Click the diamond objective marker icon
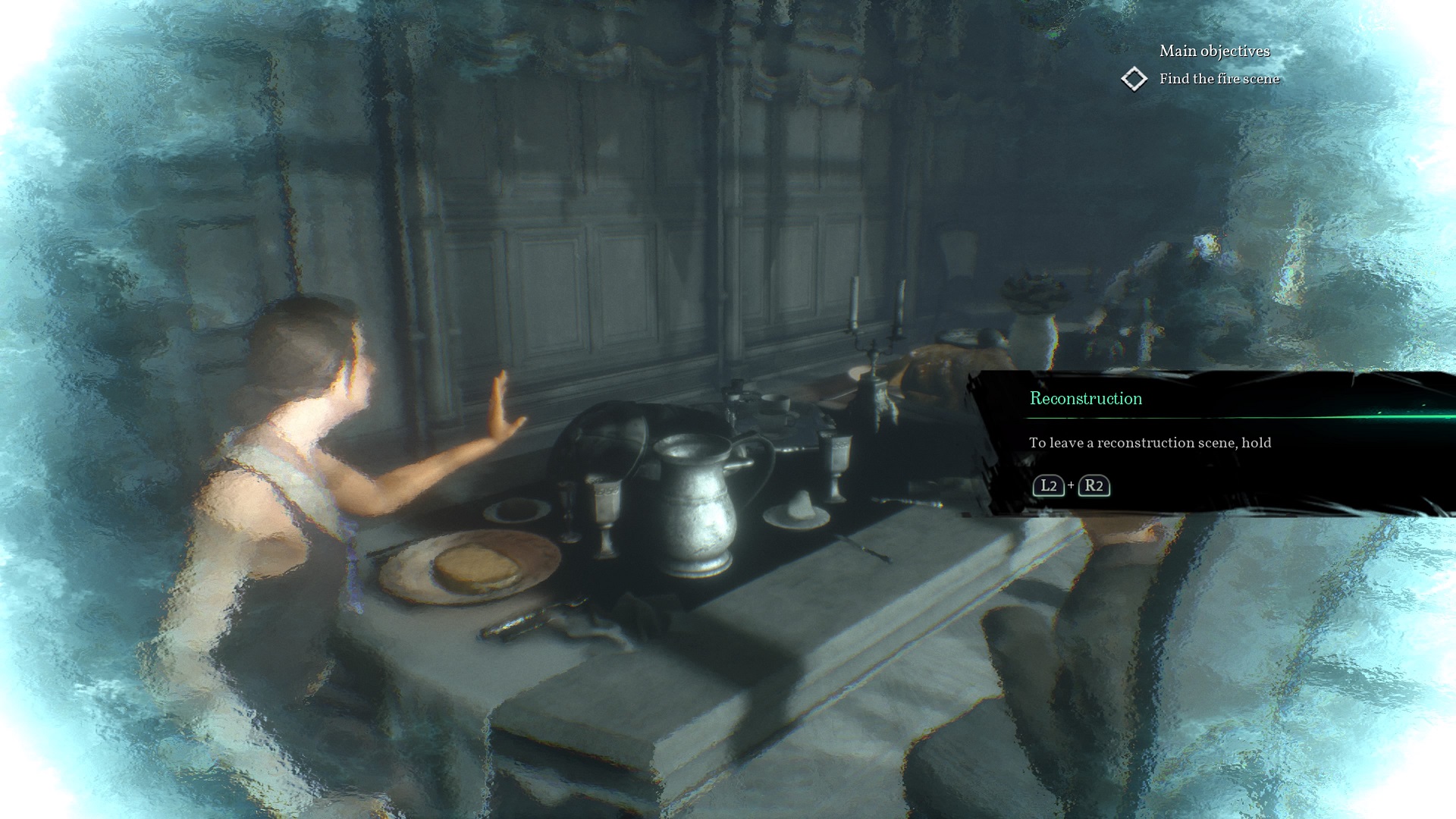 click(x=1134, y=79)
